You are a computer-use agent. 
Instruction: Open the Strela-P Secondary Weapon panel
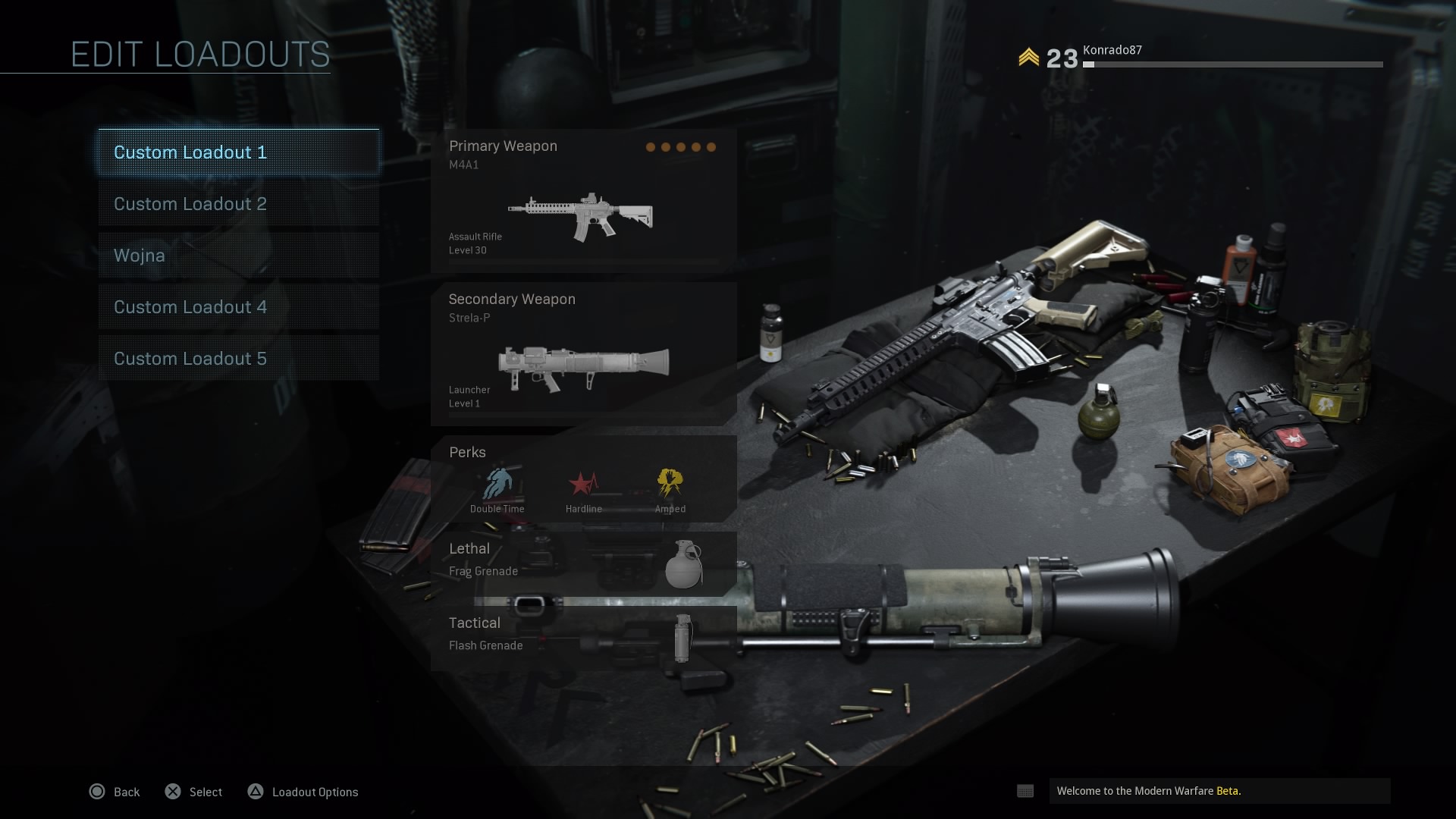583,354
